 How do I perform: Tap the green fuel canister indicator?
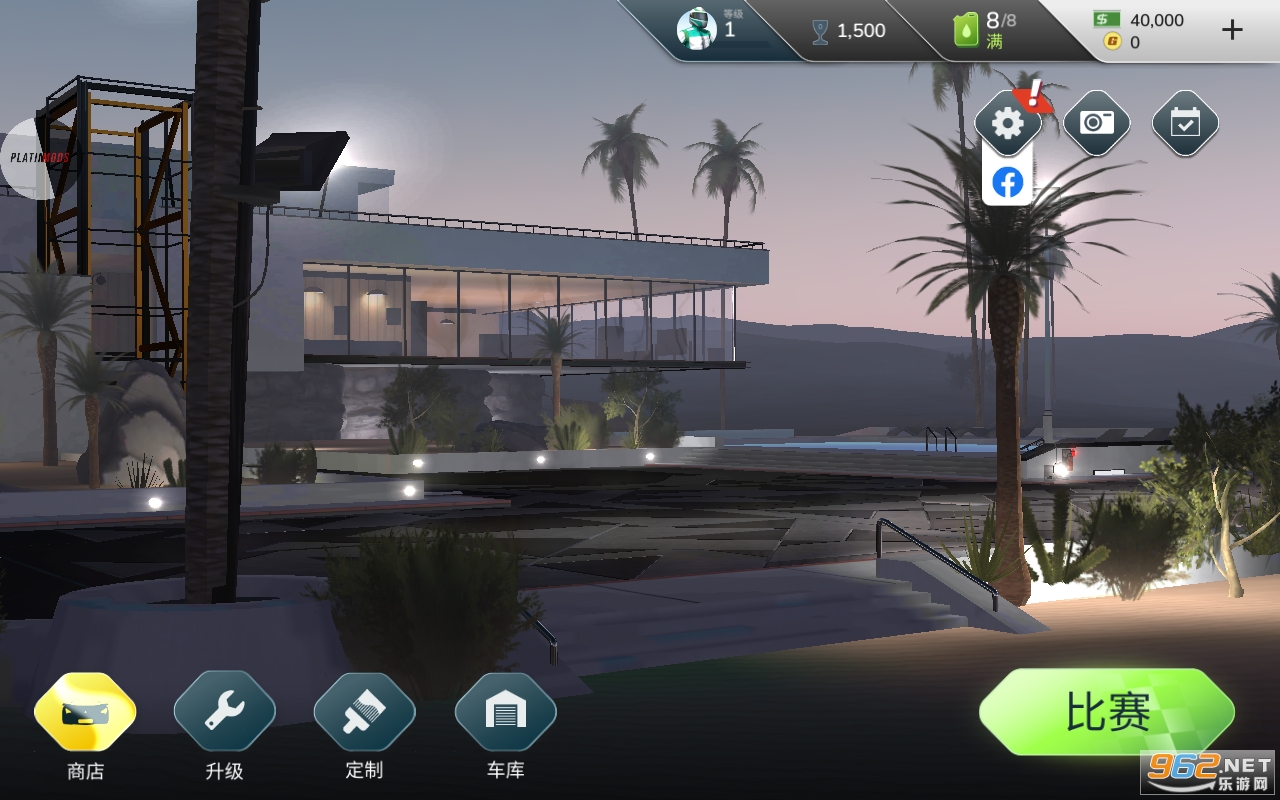pyautogui.click(x=966, y=30)
